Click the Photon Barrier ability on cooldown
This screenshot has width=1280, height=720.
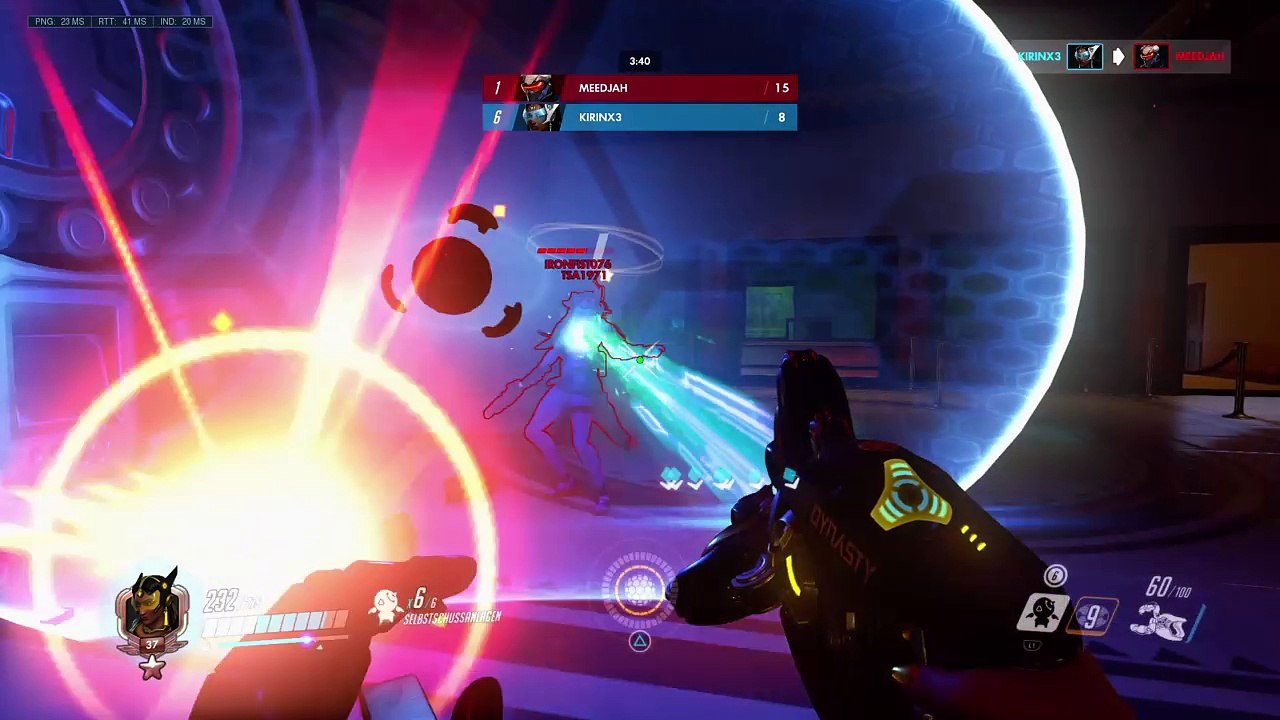[x=1092, y=615]
